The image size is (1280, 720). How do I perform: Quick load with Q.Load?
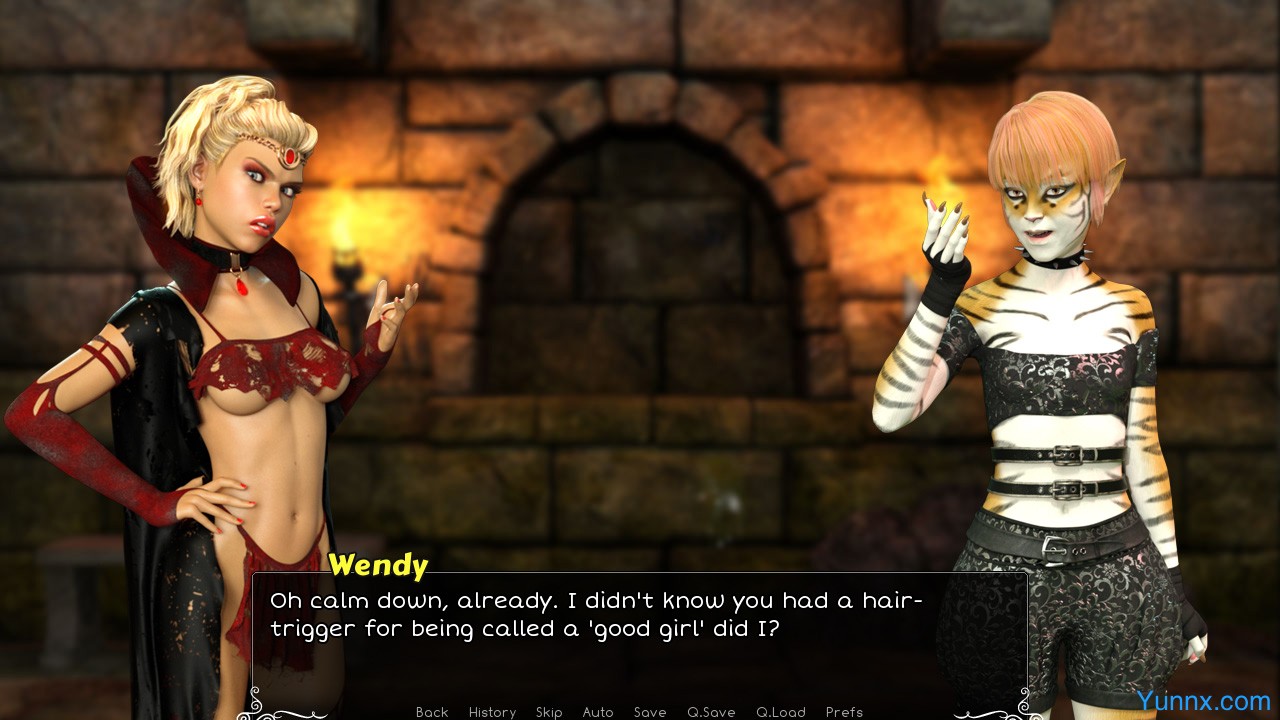coord(781,712)
